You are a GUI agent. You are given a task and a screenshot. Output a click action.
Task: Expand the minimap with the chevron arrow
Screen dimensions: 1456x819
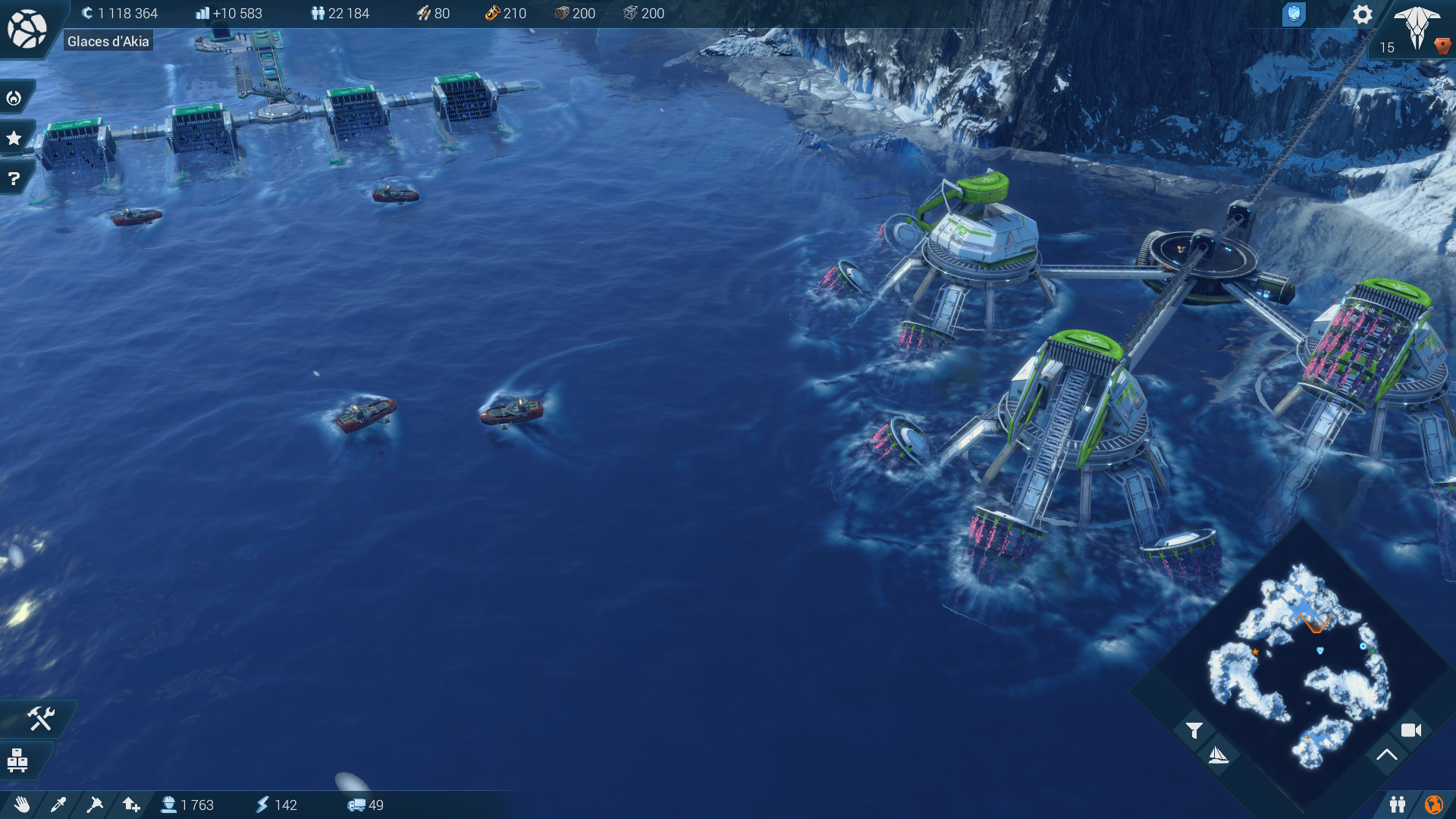1386,755
